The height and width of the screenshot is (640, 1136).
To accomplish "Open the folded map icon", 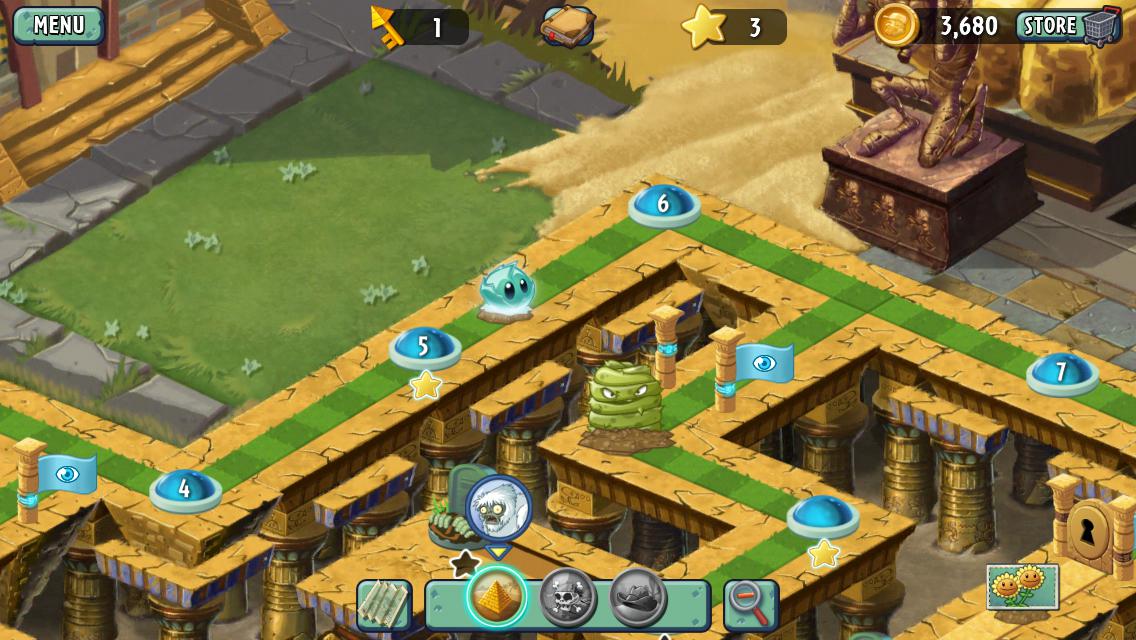I will tap(384, 605).
